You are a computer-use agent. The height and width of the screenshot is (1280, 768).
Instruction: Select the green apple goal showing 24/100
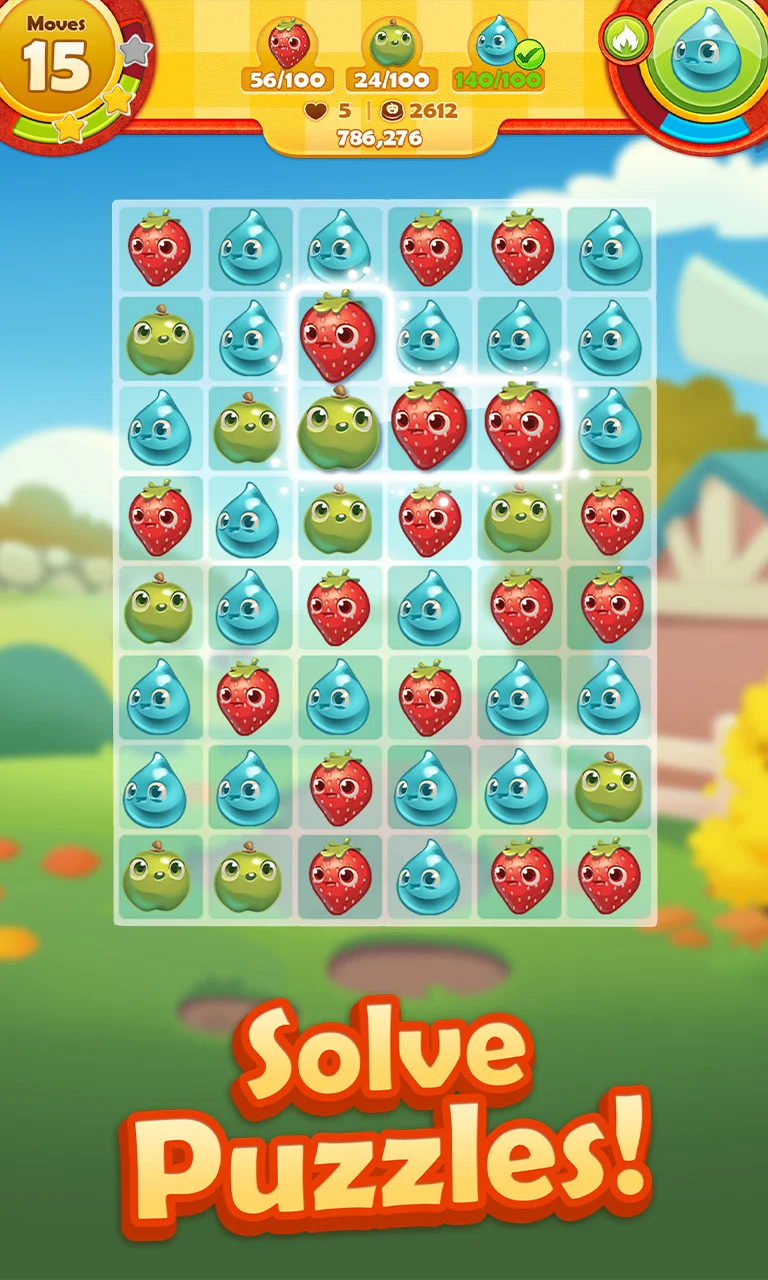coord(392,56)
